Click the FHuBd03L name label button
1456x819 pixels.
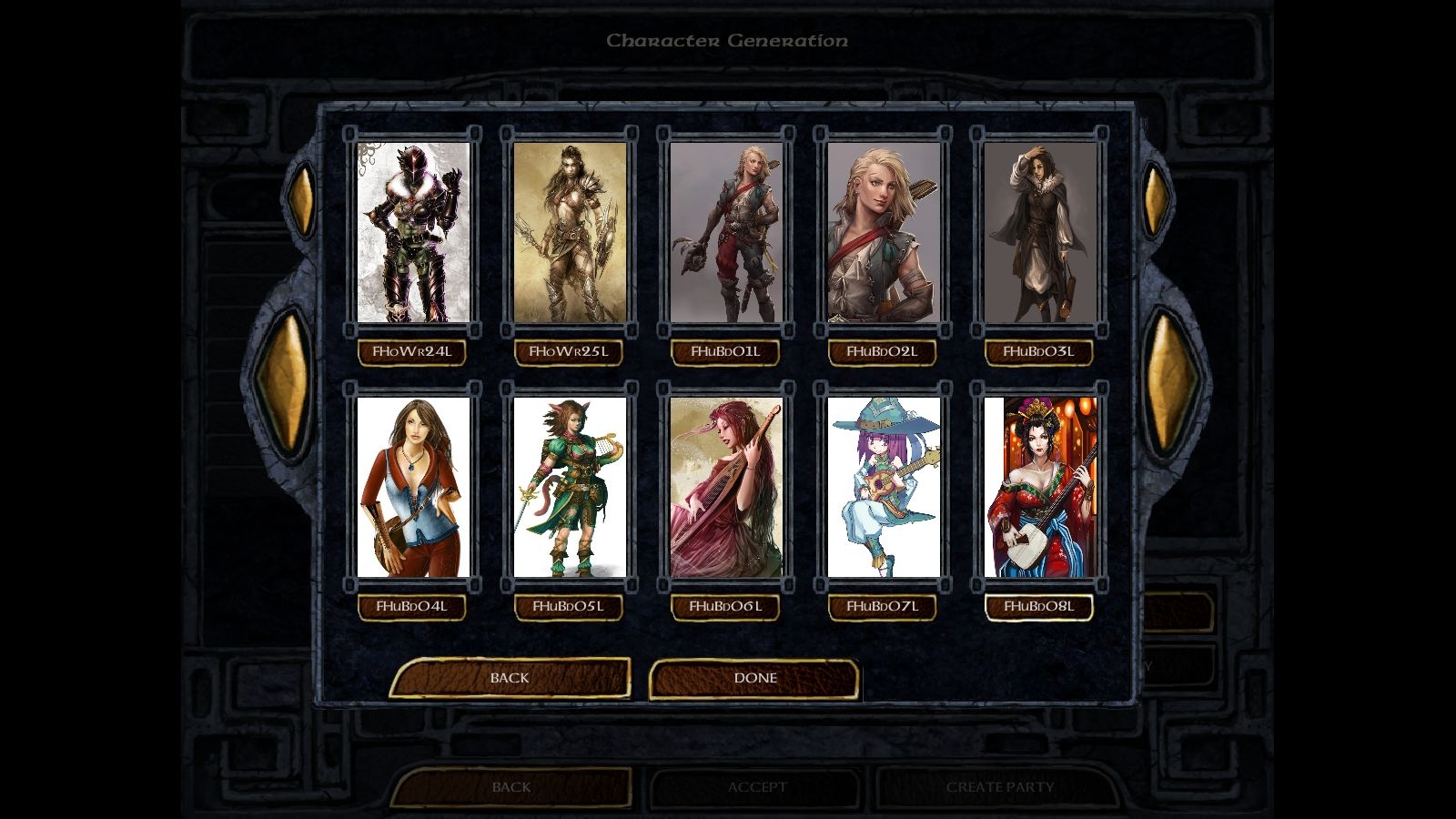point(1039,352)
